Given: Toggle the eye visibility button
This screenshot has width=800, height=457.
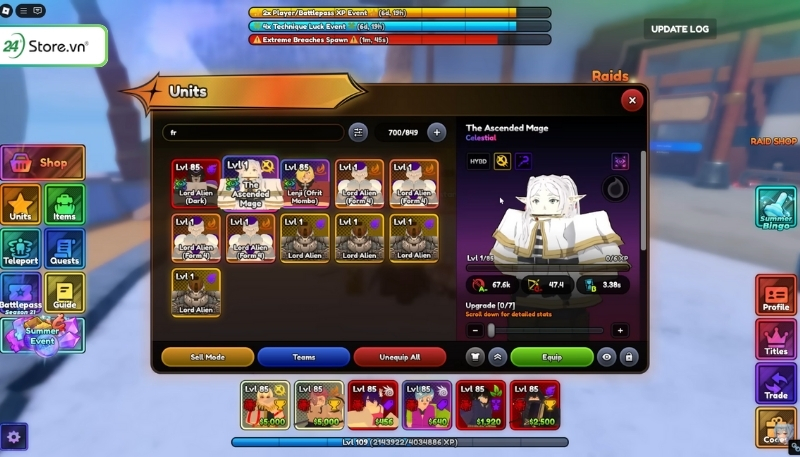Looking at the screenshot, I should tap(606, 356).
